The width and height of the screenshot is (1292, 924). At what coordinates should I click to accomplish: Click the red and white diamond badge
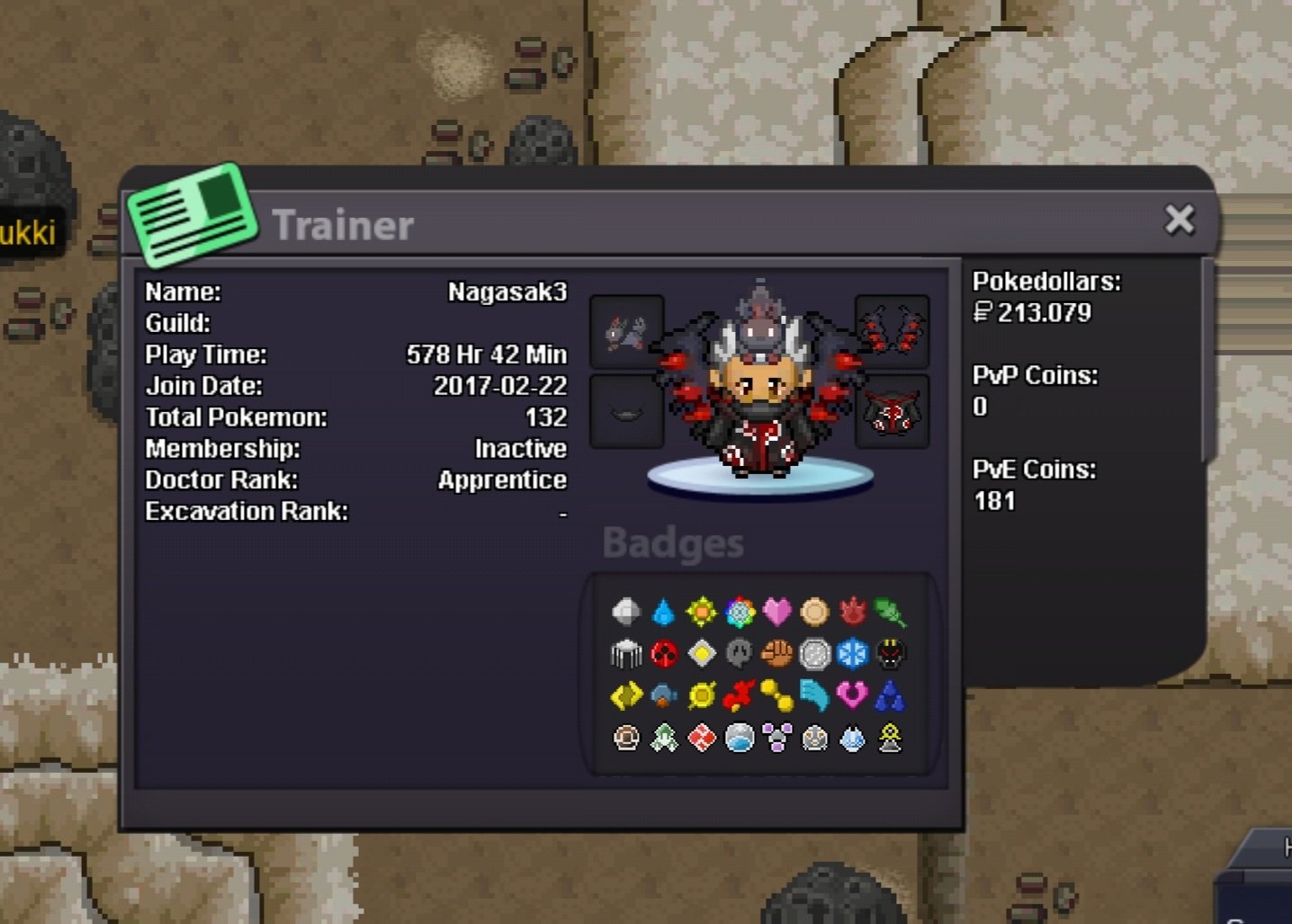point(702,739)
